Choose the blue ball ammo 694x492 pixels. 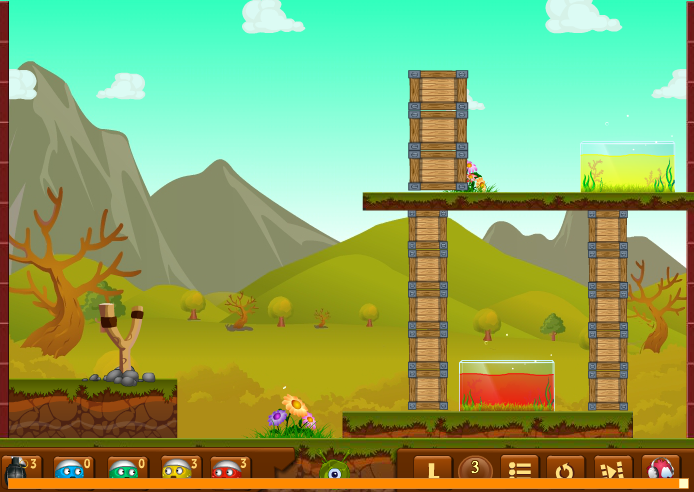point(72,468)
